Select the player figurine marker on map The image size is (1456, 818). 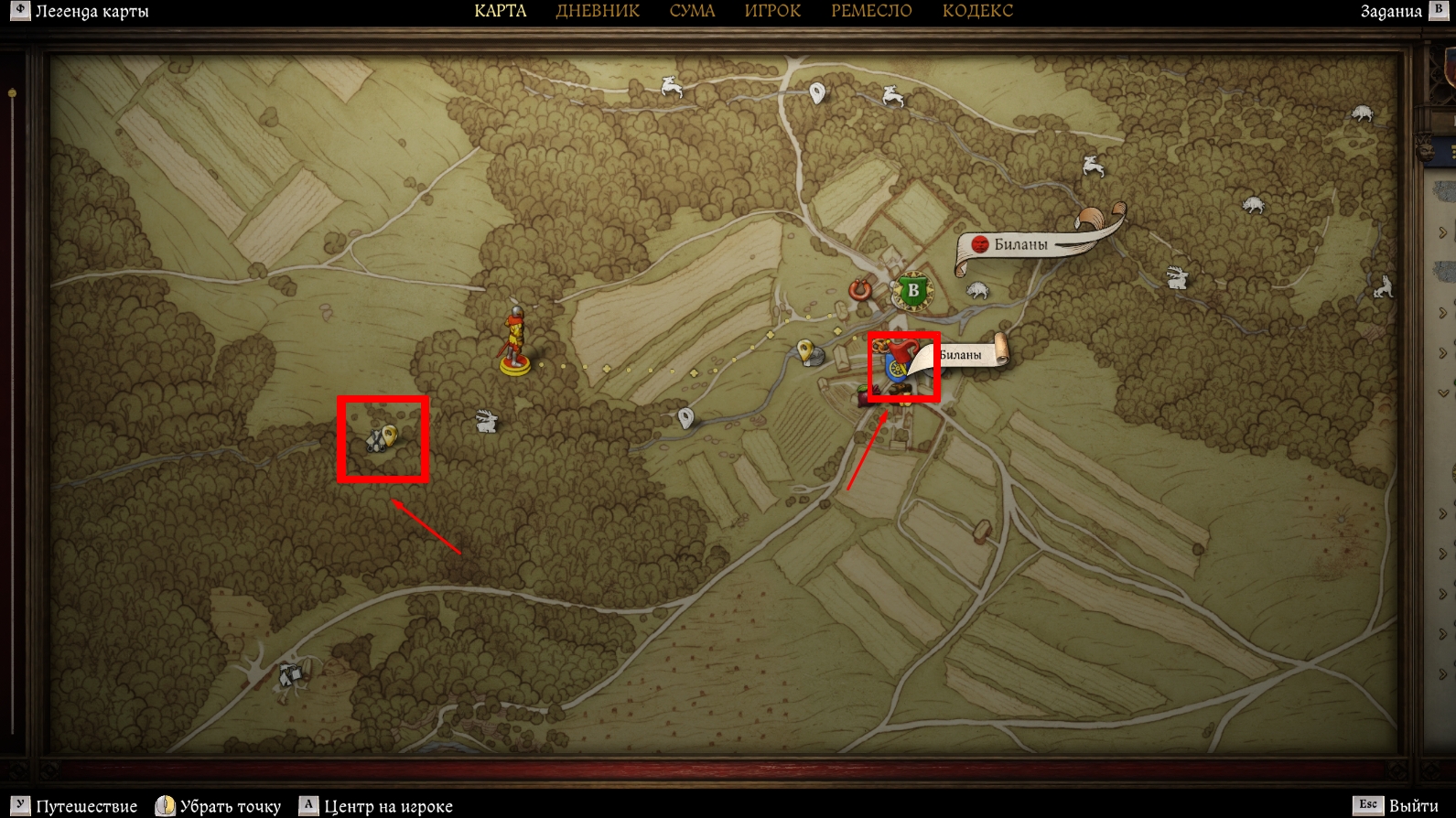click(515, 343)
